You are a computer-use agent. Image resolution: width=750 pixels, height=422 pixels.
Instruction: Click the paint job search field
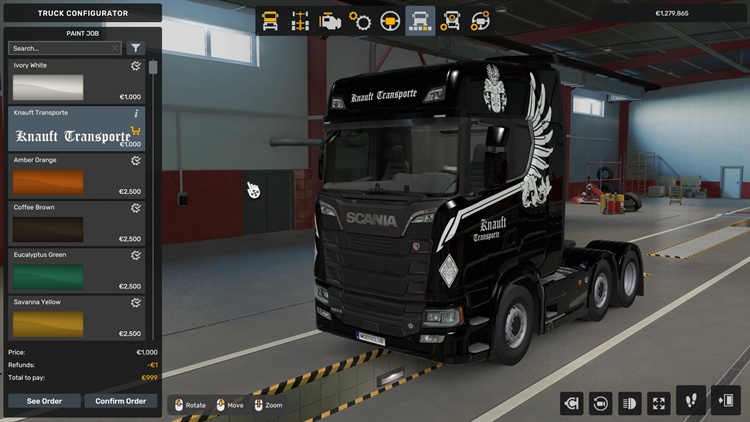click(x=62, y=48)
